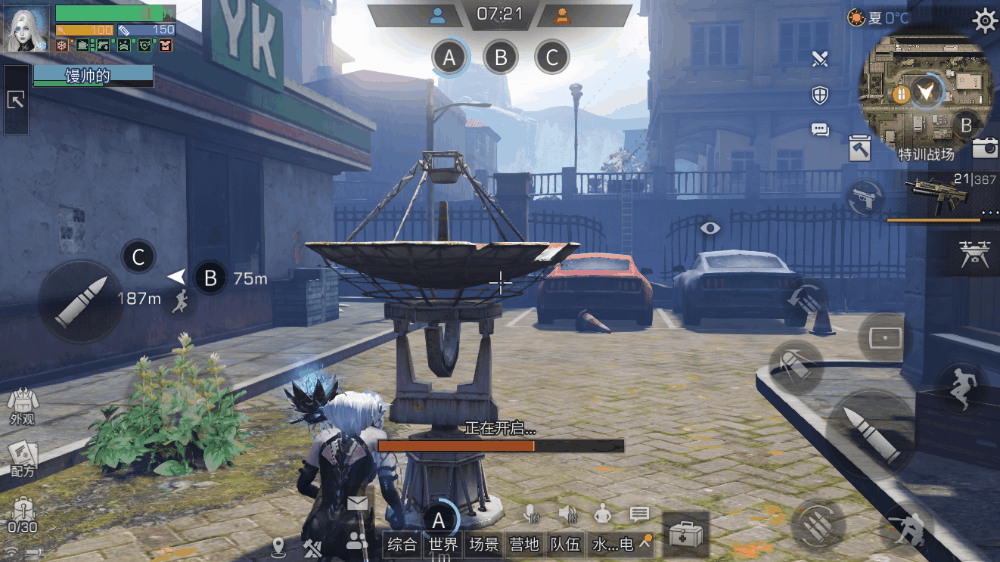Screen dimensions: 1000x562
Task: Click the player portrait avatar
Action: tap(27, 28)
